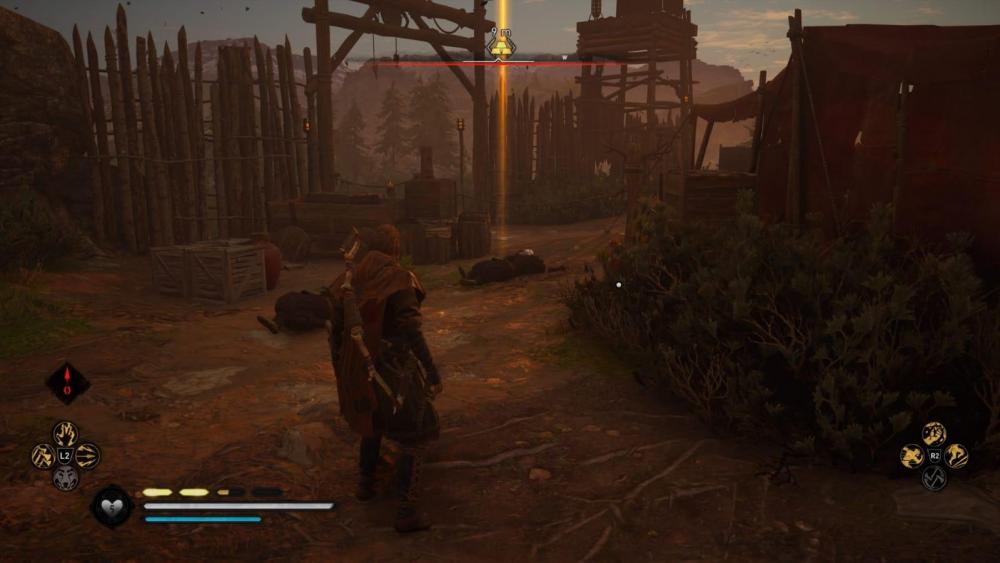This screenshot has width=1000, height=563.
Task: Trigger the crossed axes melee ability
Action: pyautogui.click(x=934, y=478)
